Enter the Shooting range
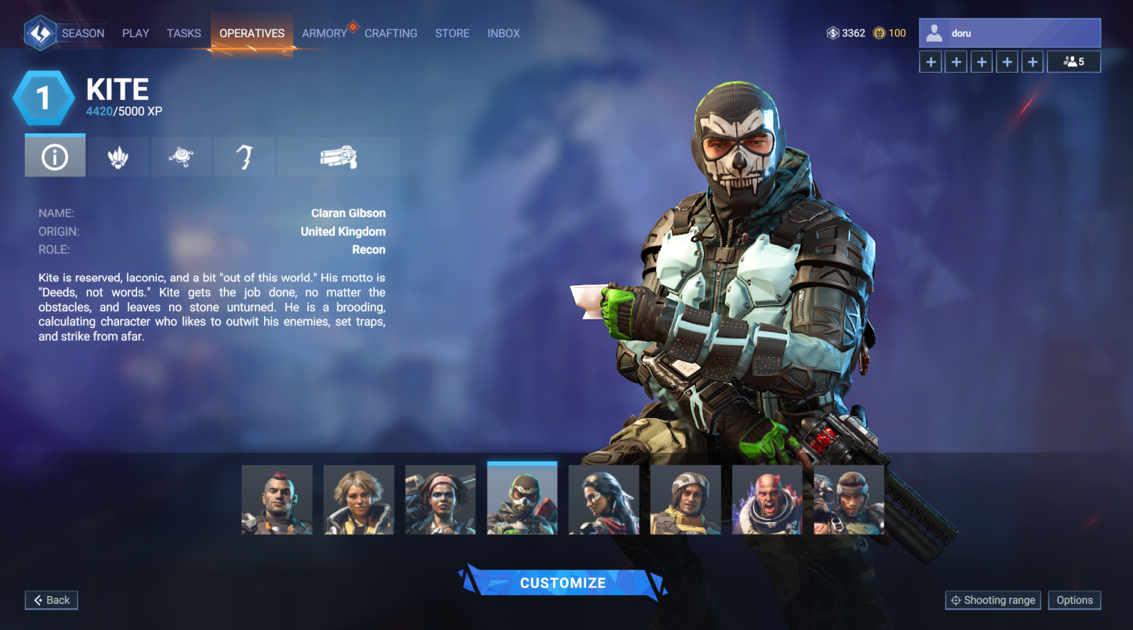Image resolution: width=1133 pixels, height=630 pixels. [993, 600]
